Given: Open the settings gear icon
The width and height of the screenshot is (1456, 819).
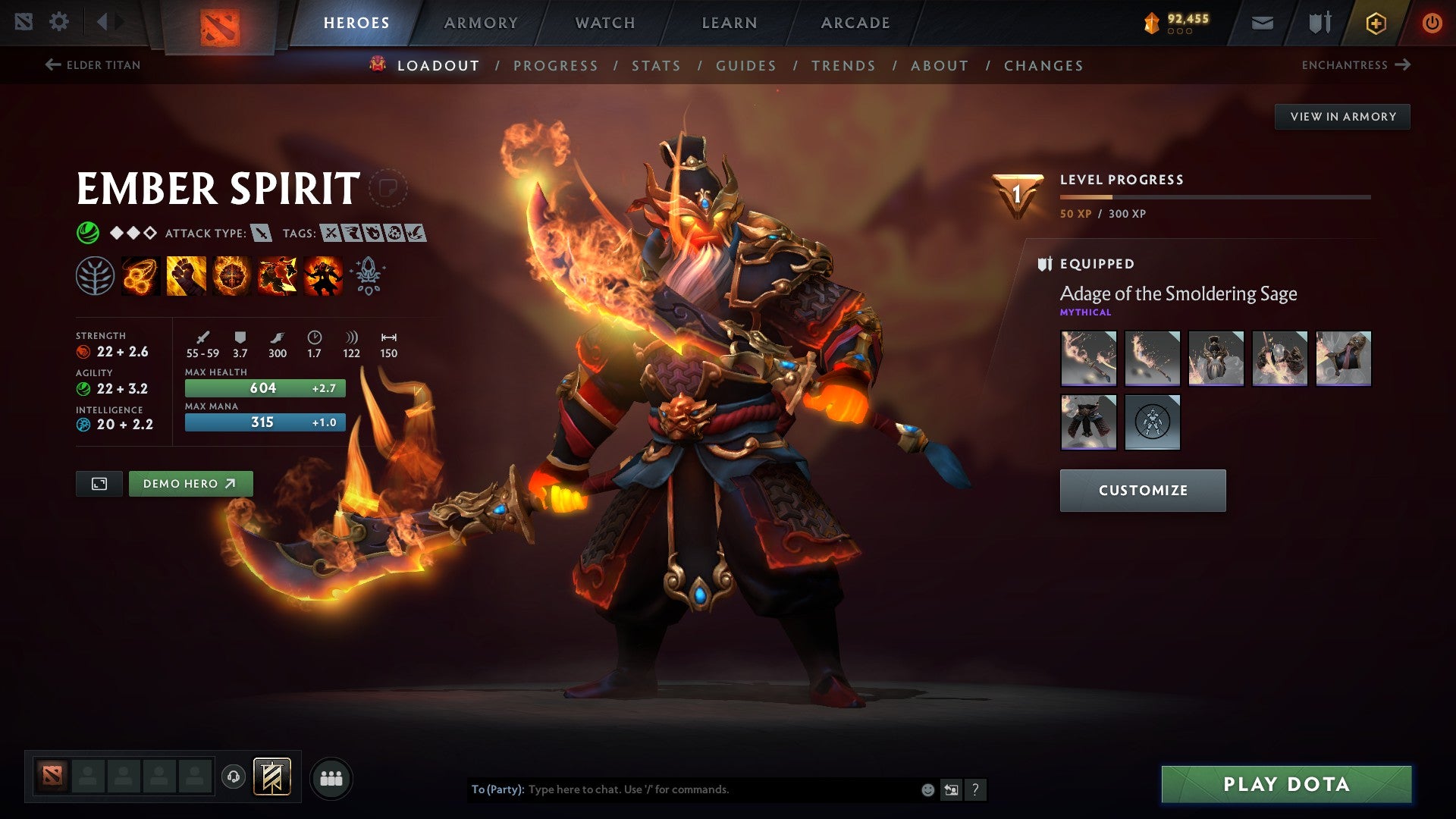Looking at the screenshot, I should pos(60,22).
